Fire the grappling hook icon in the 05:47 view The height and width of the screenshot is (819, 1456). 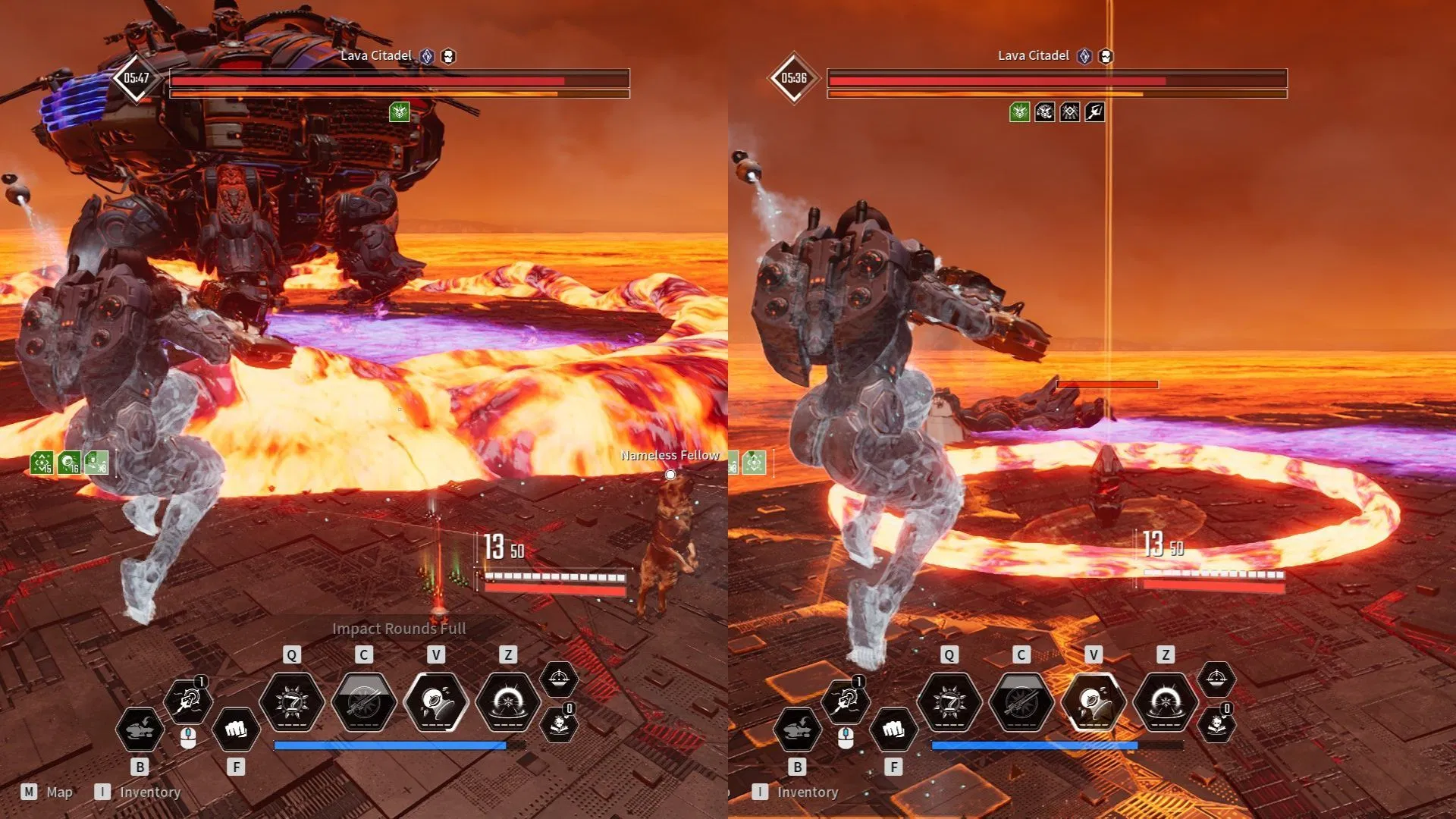tap(187, 701)
